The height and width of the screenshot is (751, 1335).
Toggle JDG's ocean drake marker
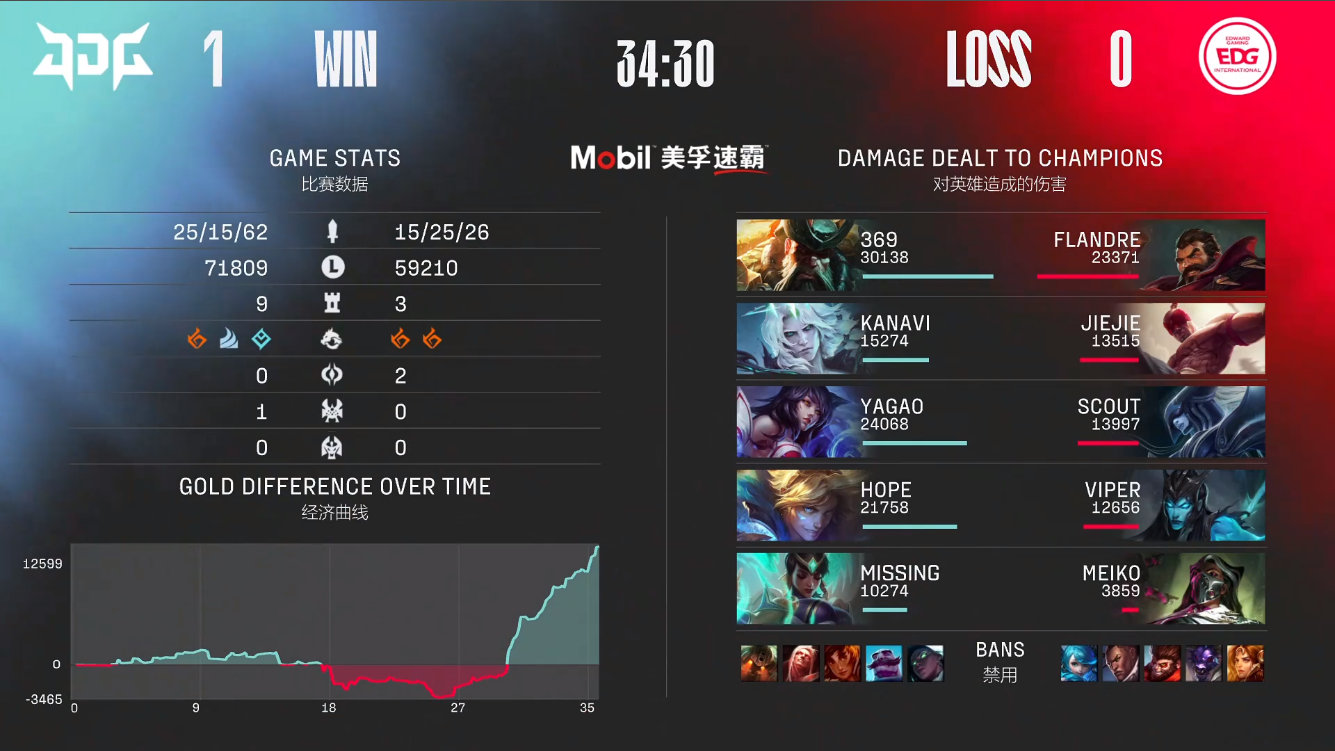[x=229, y=340]
